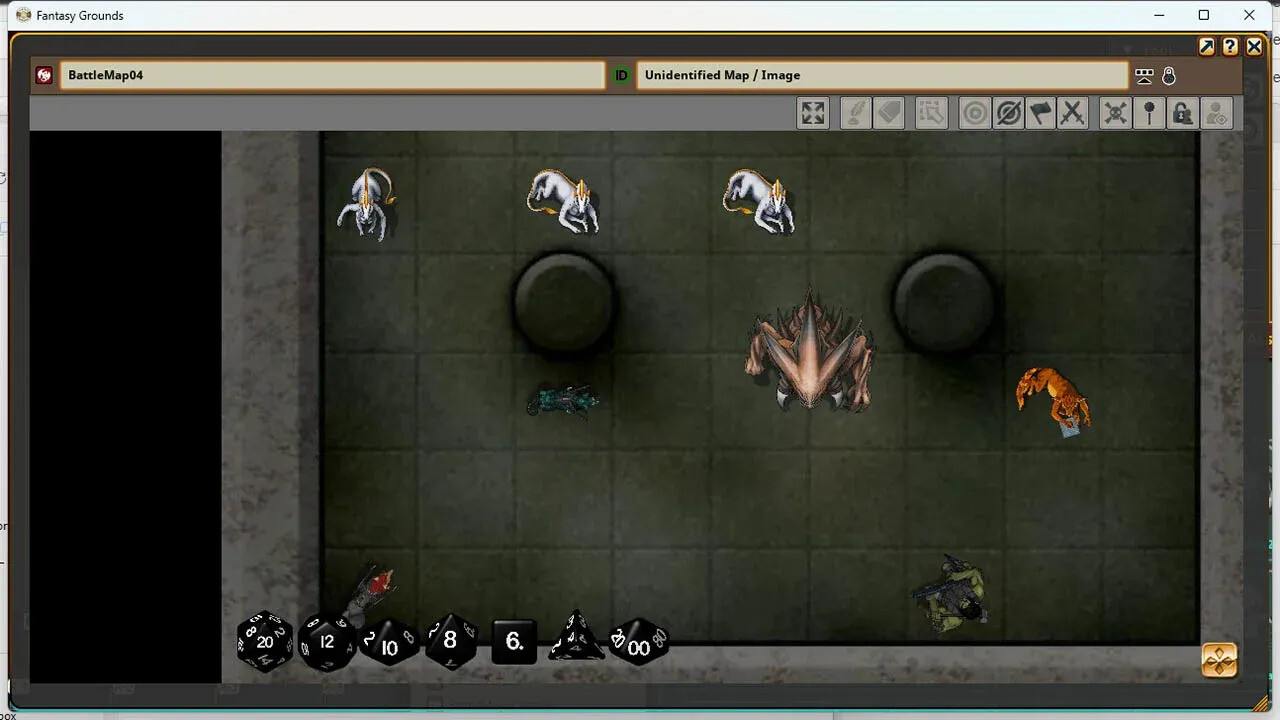Click the selection marquee tool icon
This screenshot has width=1280, height=720.
931,112
